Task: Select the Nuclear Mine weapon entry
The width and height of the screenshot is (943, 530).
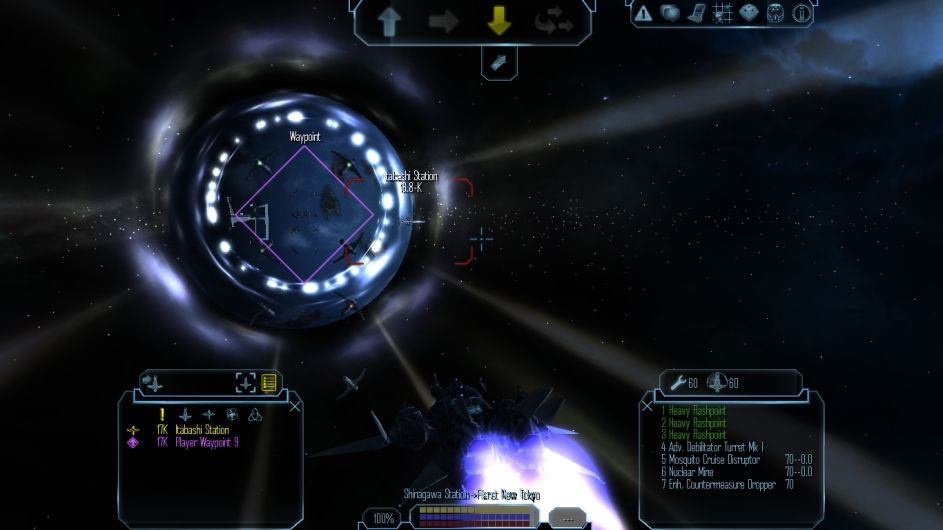Action: coord(699,472)
